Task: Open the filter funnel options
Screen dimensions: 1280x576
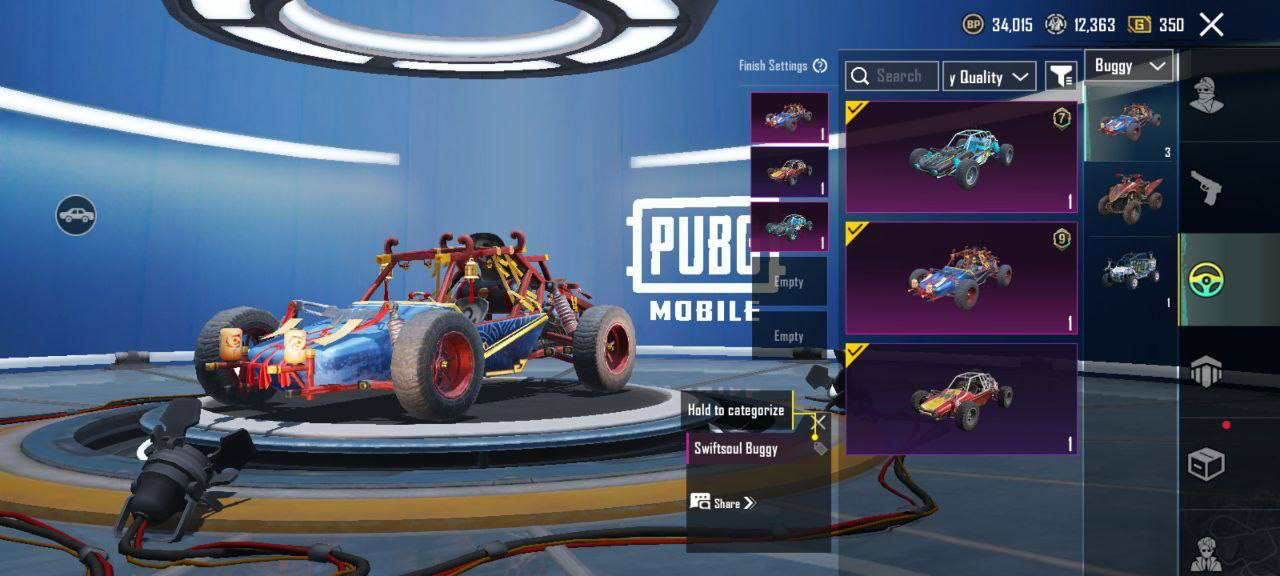Action: tap(1060, 76)
